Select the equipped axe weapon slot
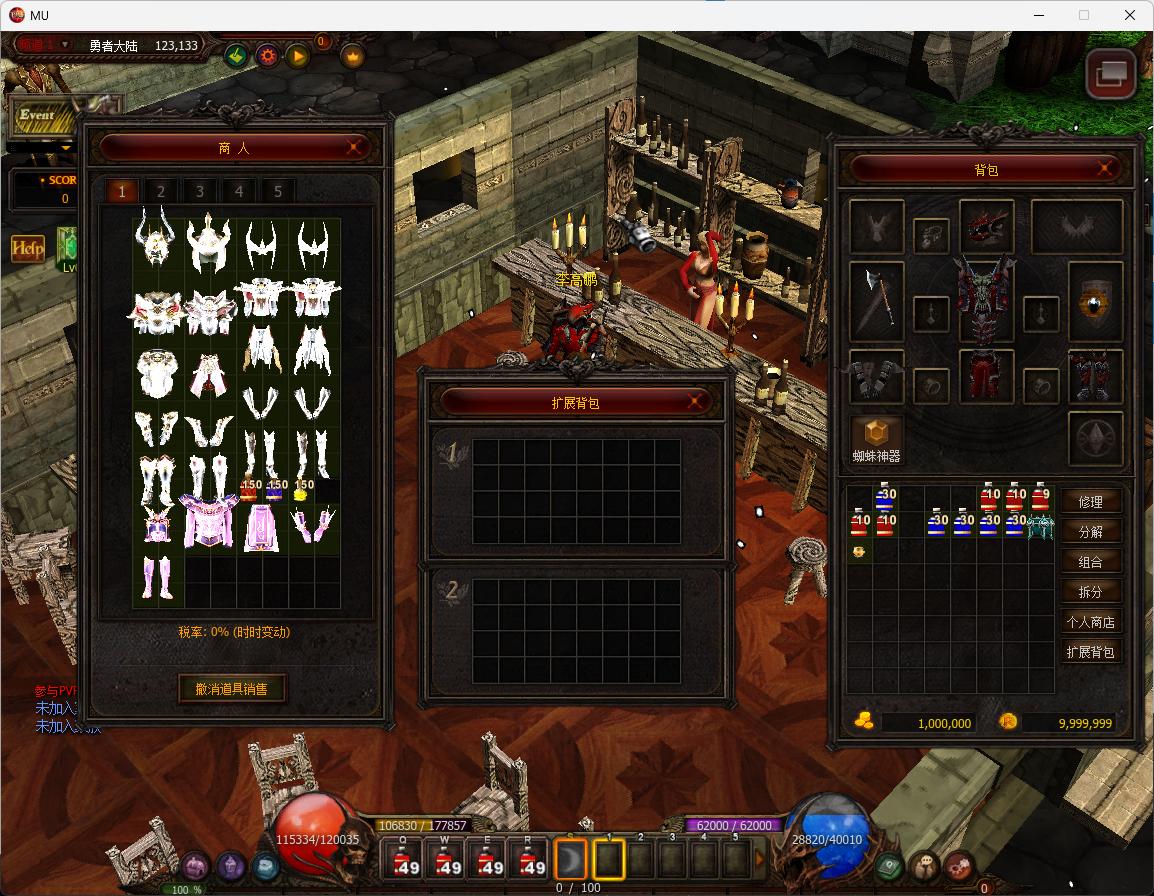Image resolution: width=1154 pixels, height=896 pixels. tap(876, 297)
